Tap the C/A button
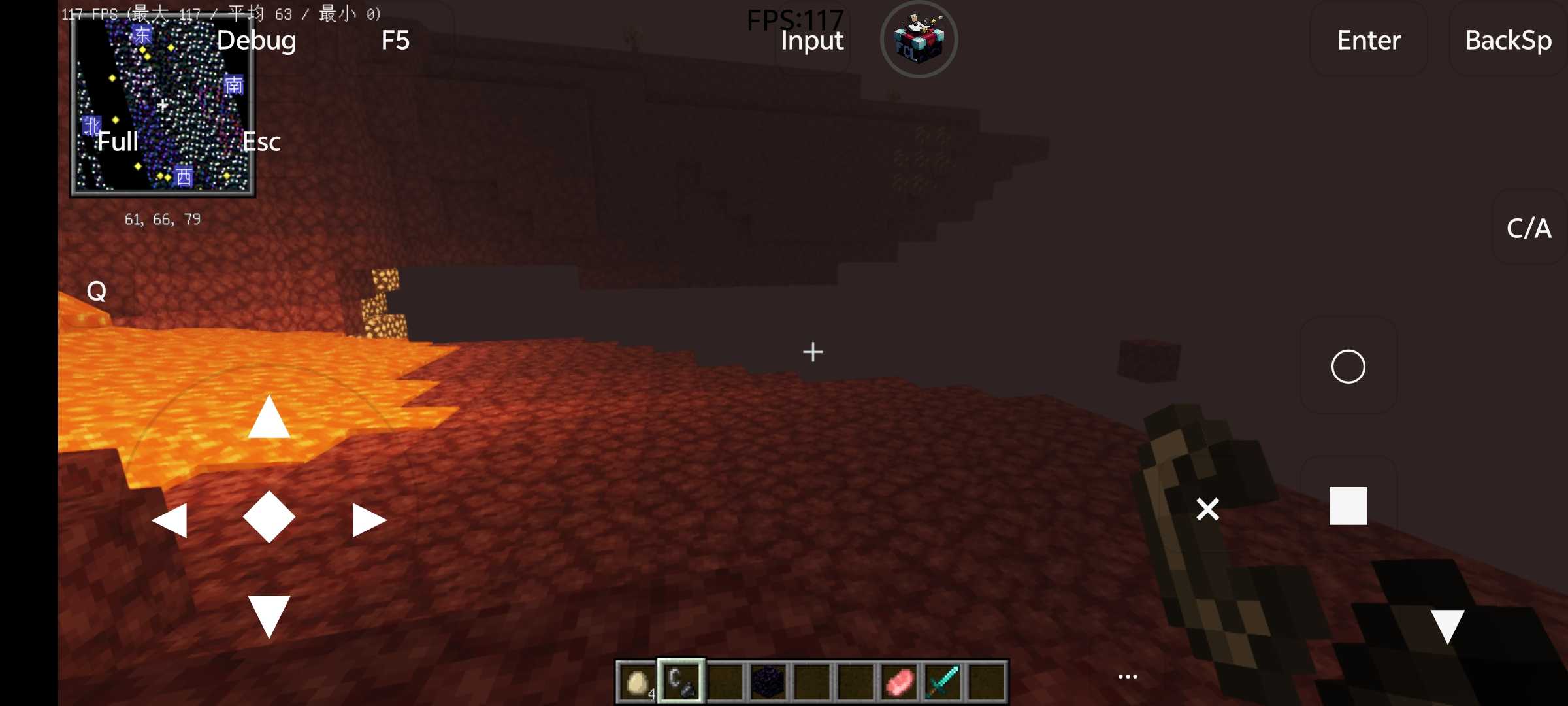Screen dimensions: 1568x706 coord(1529,228)
